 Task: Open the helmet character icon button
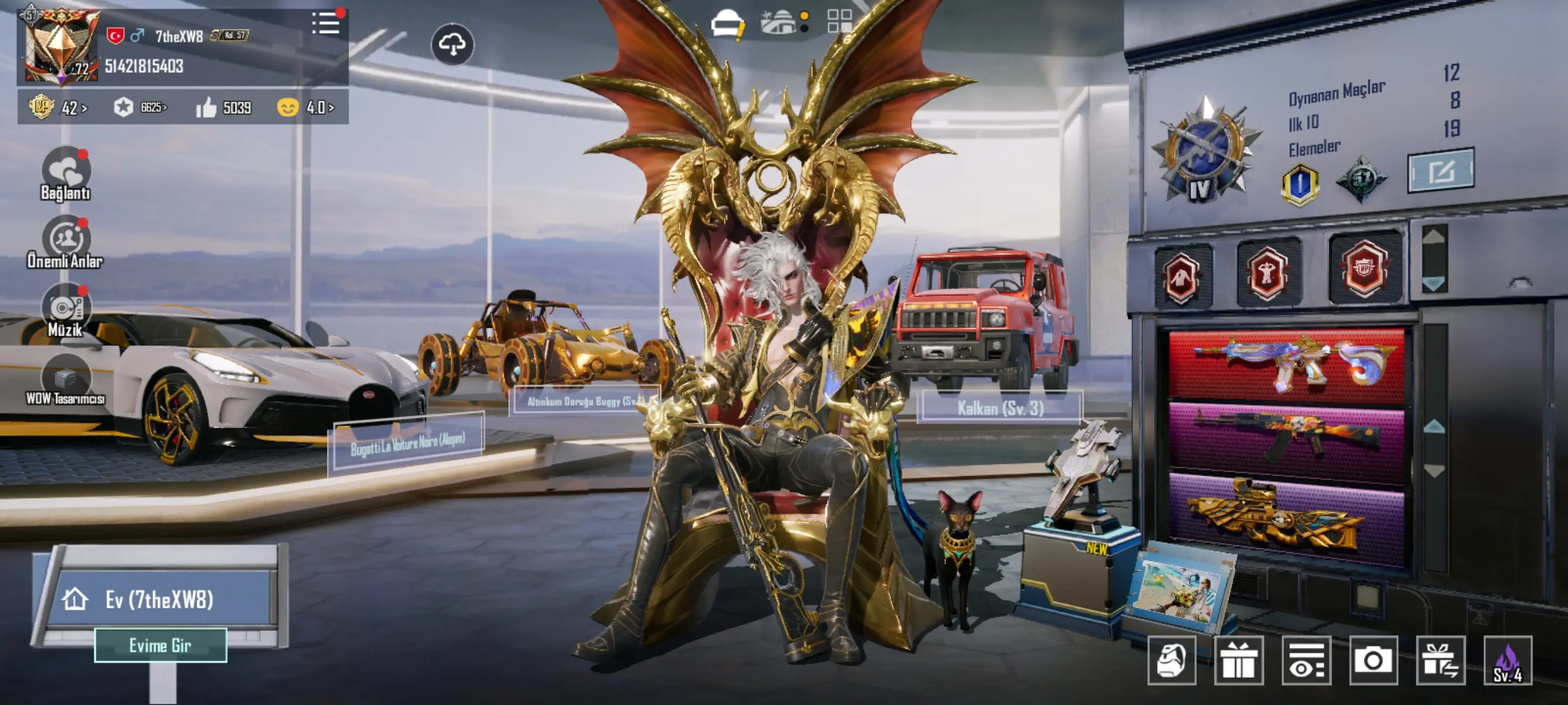click(1172, 660)
